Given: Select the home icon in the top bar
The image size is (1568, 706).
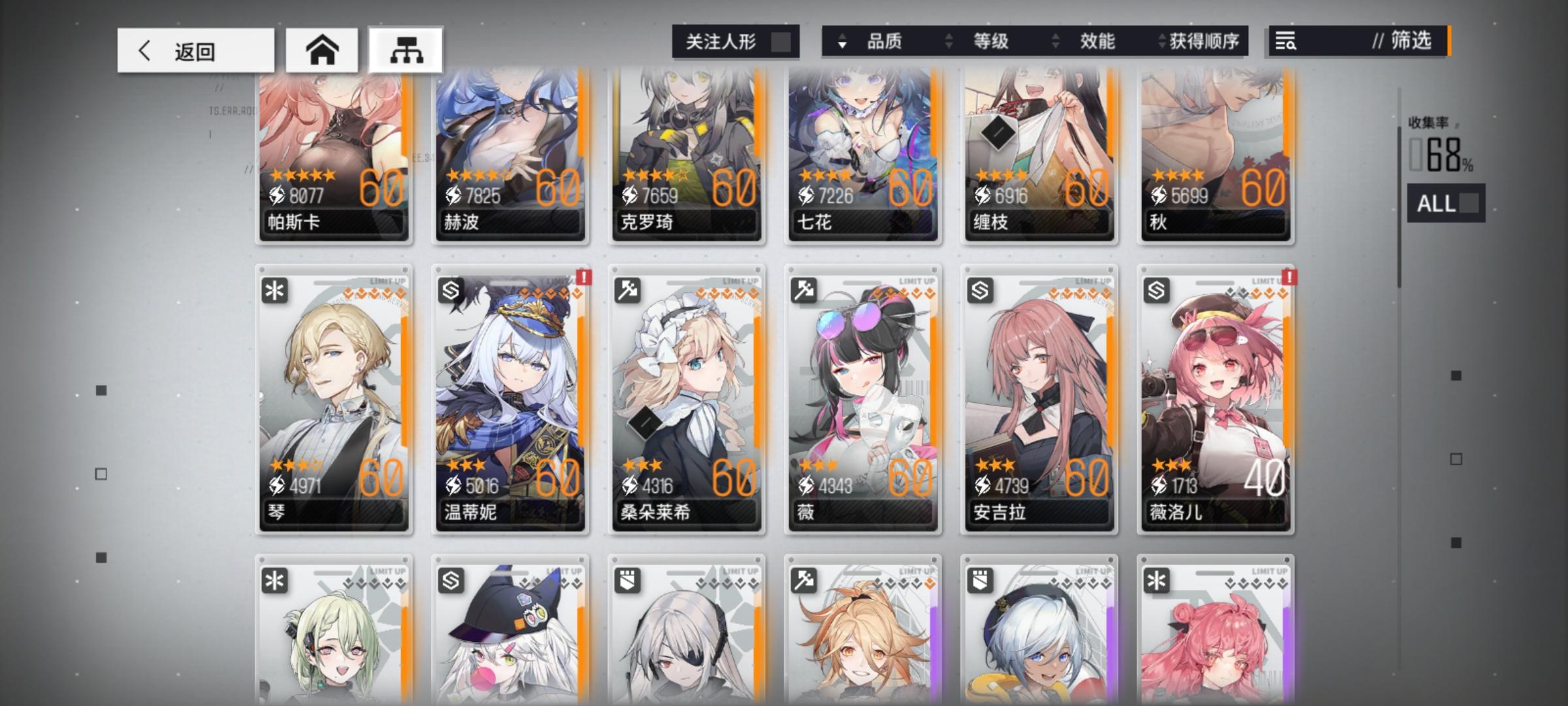Looking at the screenshot, I should [x=323, y=48].
